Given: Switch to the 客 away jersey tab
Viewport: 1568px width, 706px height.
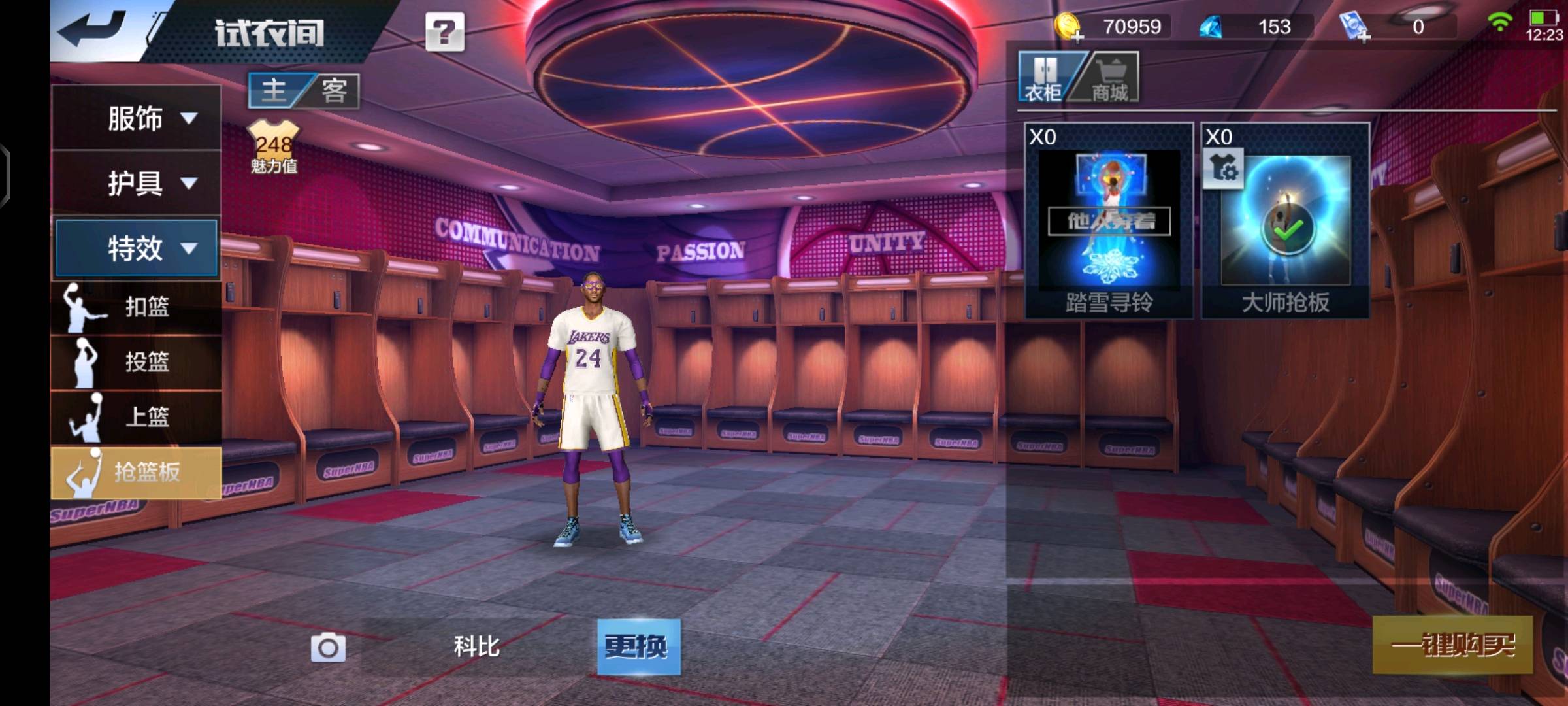Looking at the screenshot, I should click(334, 90).
